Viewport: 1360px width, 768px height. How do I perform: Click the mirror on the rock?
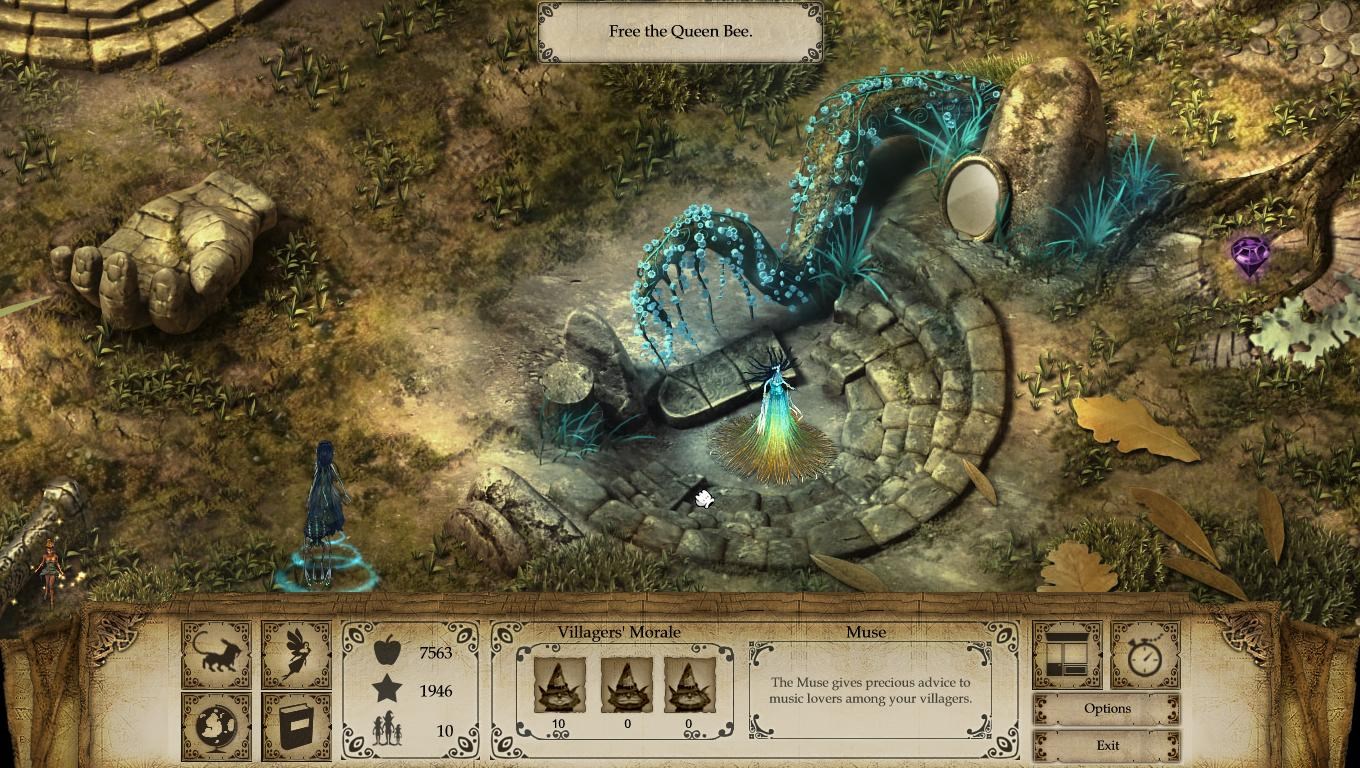(x=974, y=195)
